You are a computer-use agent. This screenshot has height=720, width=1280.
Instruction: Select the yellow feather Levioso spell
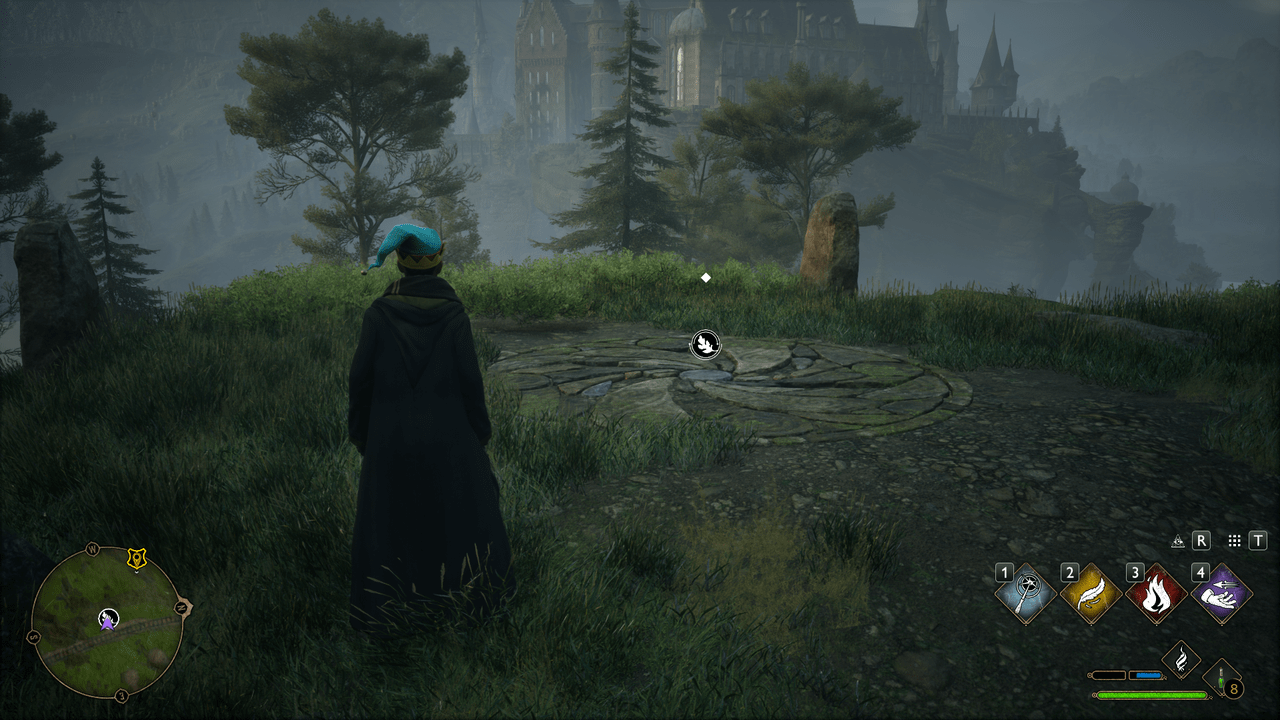click(1091, 593)
